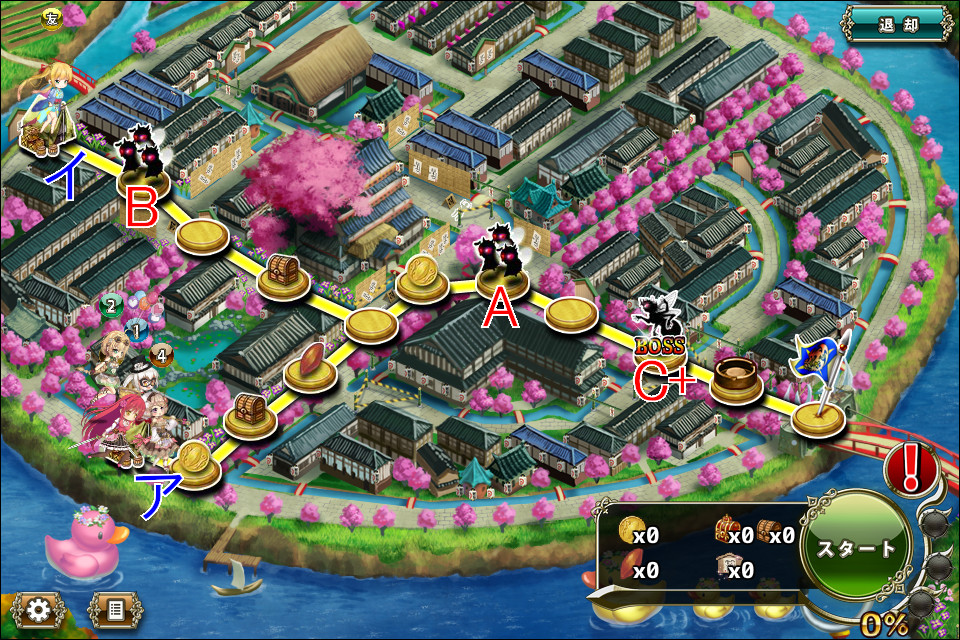Click the green スタート start button
The height and width of the screenshot is (640, 960).
[x=857, y=549]
